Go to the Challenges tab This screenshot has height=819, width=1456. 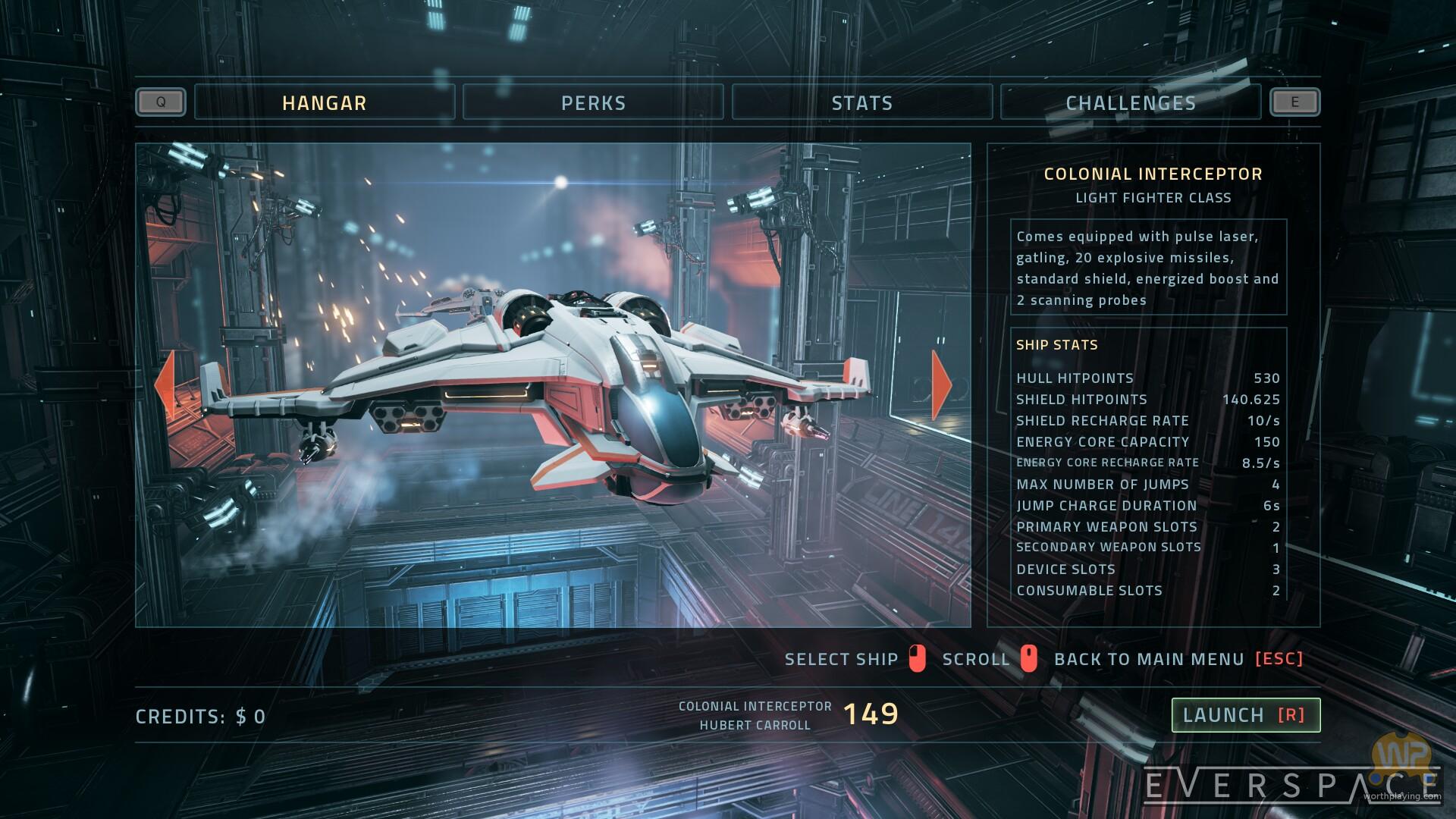1131,102
